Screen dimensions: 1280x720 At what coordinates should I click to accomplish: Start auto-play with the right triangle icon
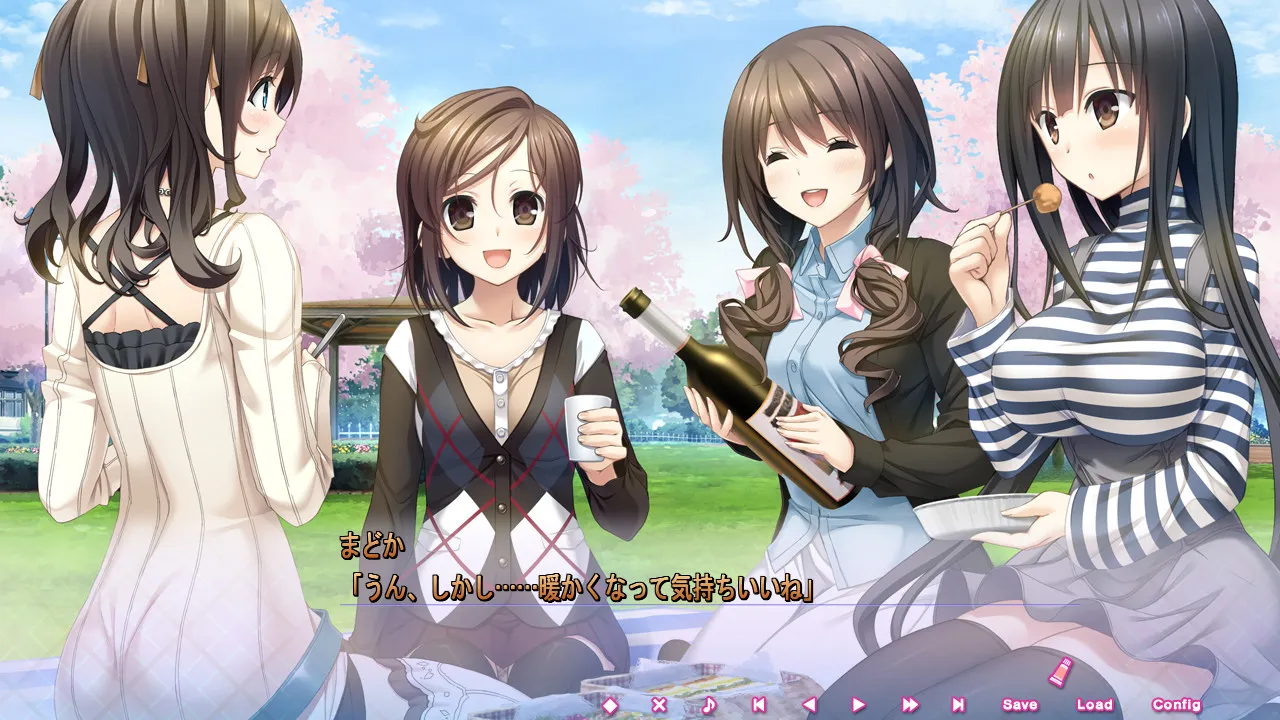point(859,705)
